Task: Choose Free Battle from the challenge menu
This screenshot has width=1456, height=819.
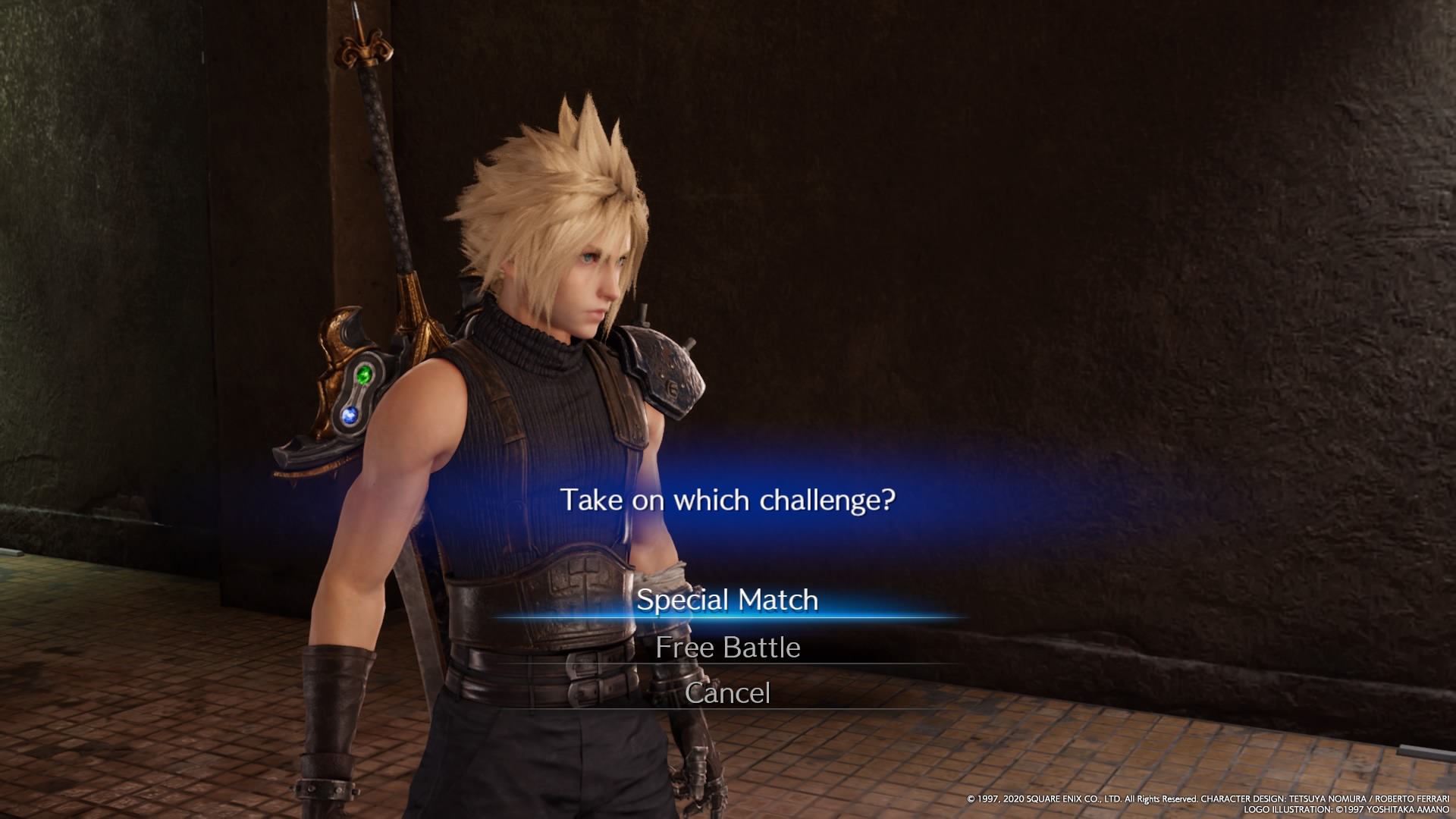Action: tap(728, 648)
